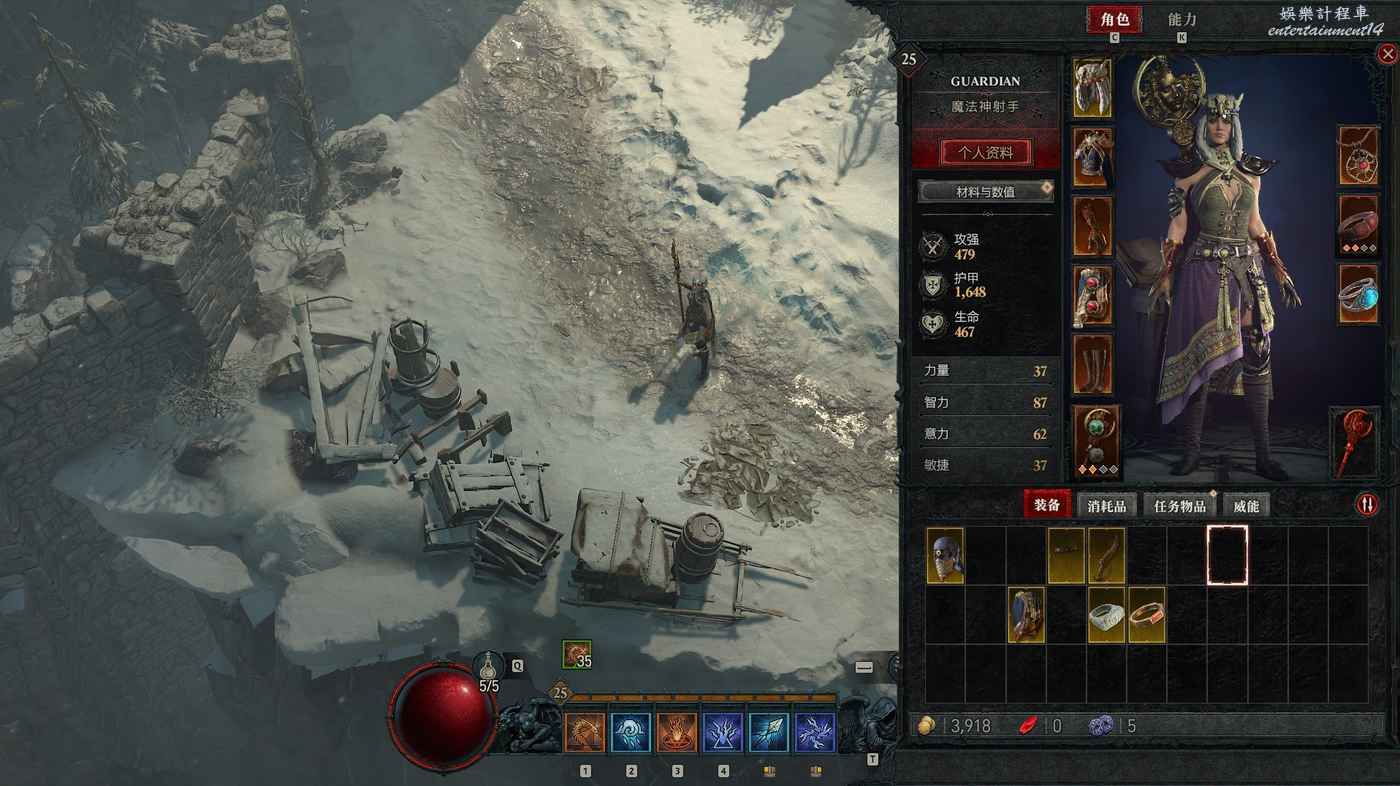Select the equipped amulet slot
This screenshot has height=786, width=1400.
[1358, 156]
